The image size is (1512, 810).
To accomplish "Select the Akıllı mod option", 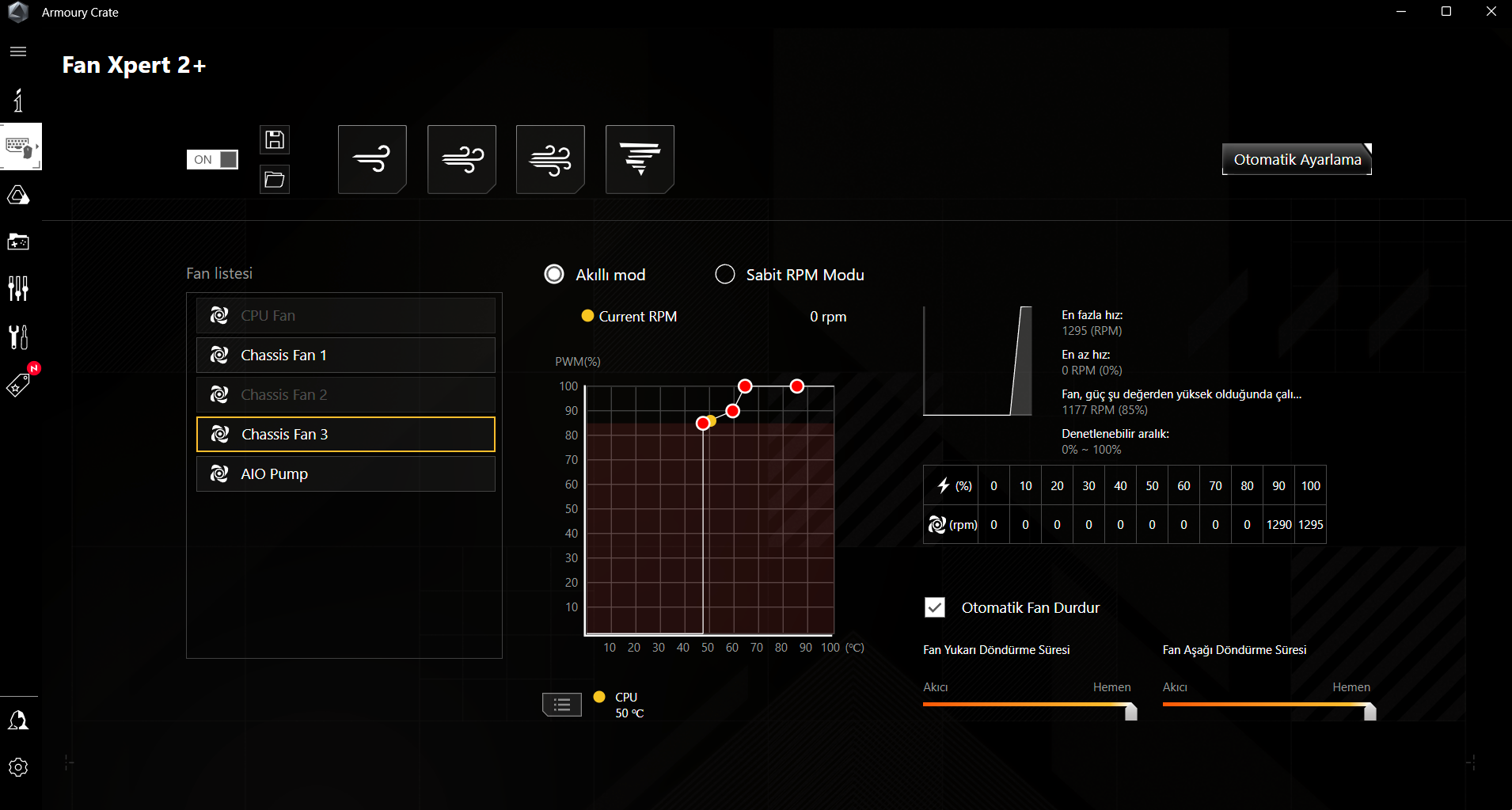I will pyautogui.click(x=554, y=275).
